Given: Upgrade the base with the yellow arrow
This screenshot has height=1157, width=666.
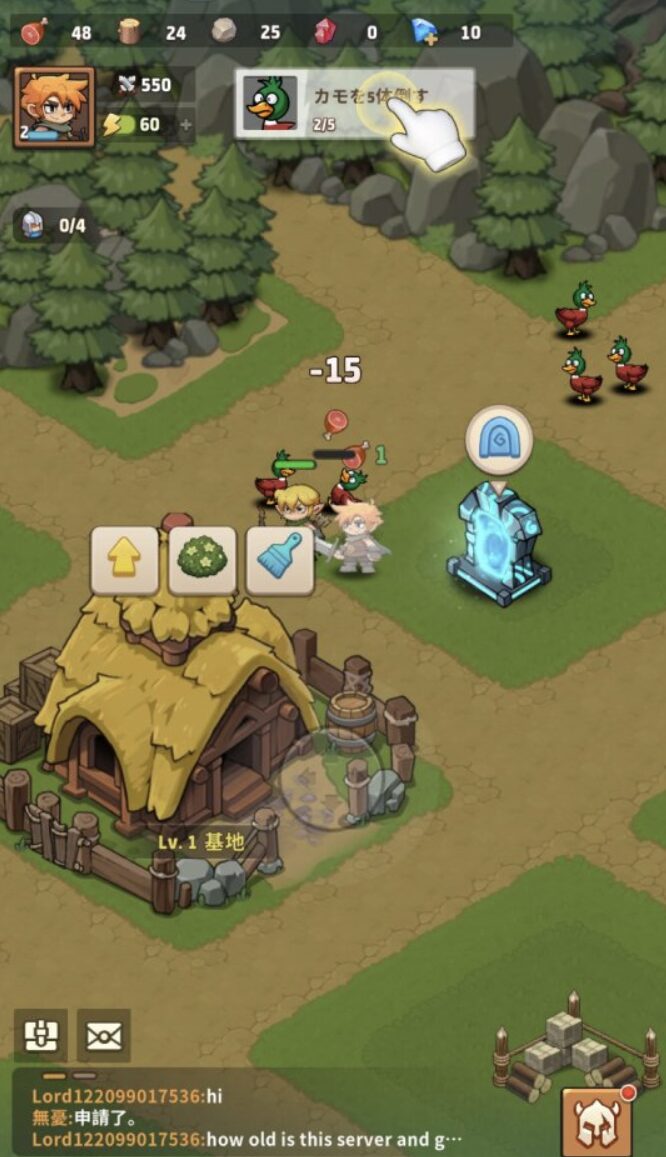Looking at the screenshot, I should point(125,560).
